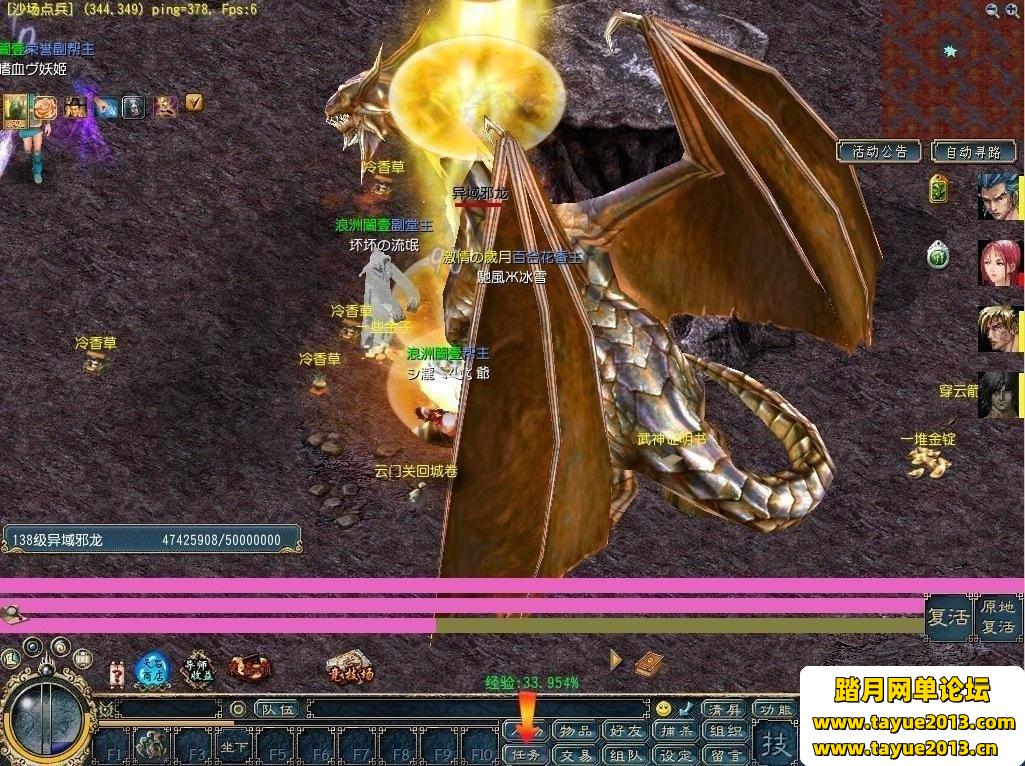Screen dimensions: 1025x766
Task: Click the 复活 revive button
Action: pos(948,617)
